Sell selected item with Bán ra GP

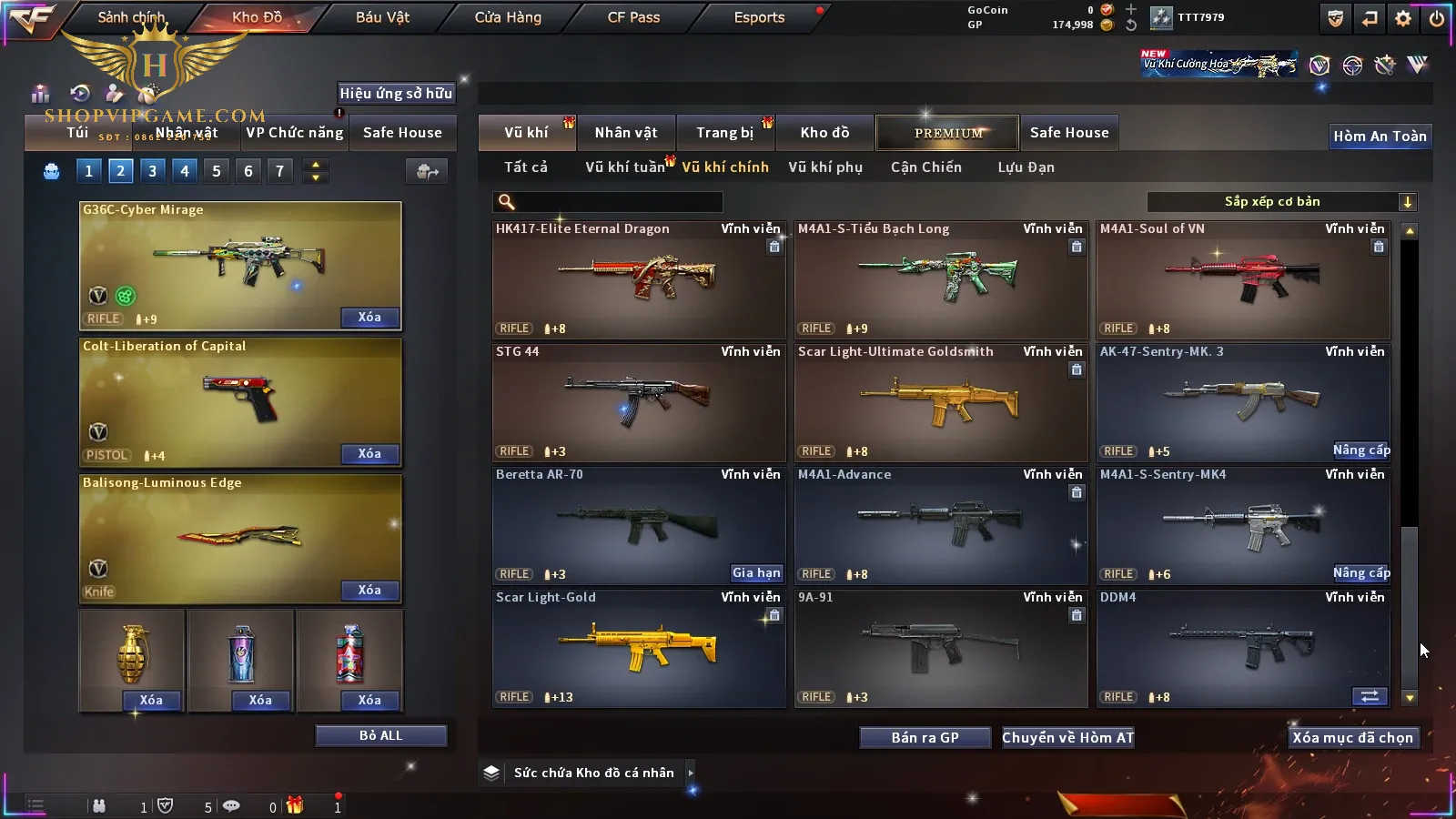coord(925,738)
